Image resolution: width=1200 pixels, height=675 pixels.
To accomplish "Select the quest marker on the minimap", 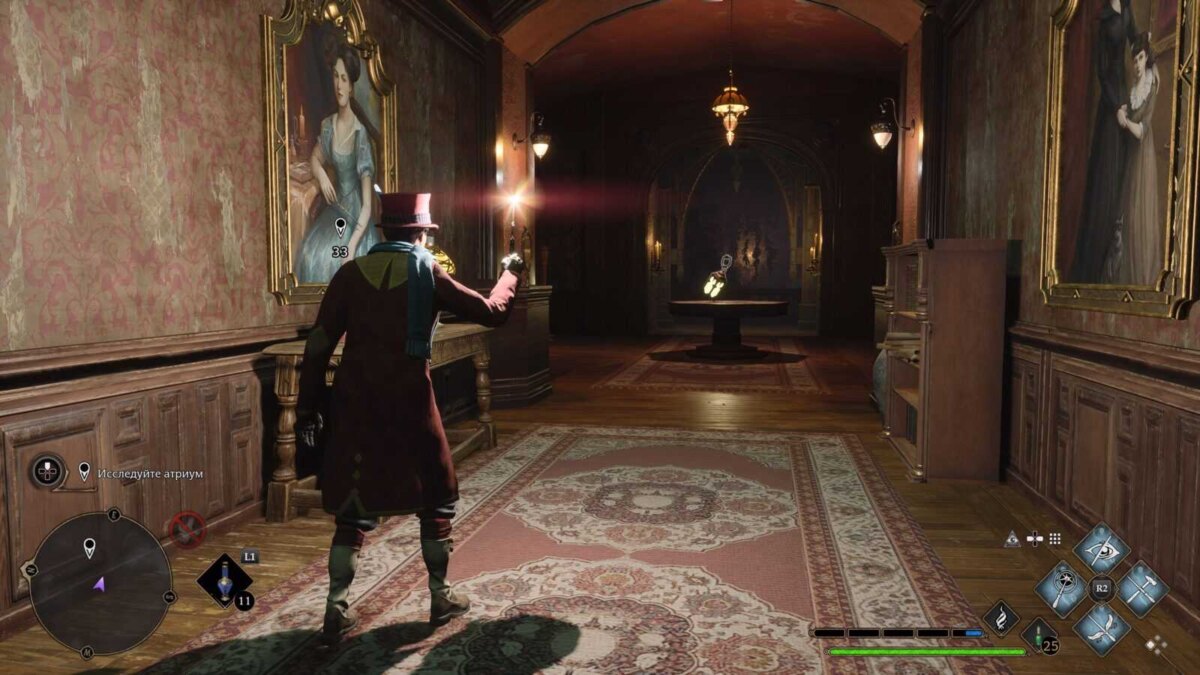I will pyautogui.click(x=90, y=547).
